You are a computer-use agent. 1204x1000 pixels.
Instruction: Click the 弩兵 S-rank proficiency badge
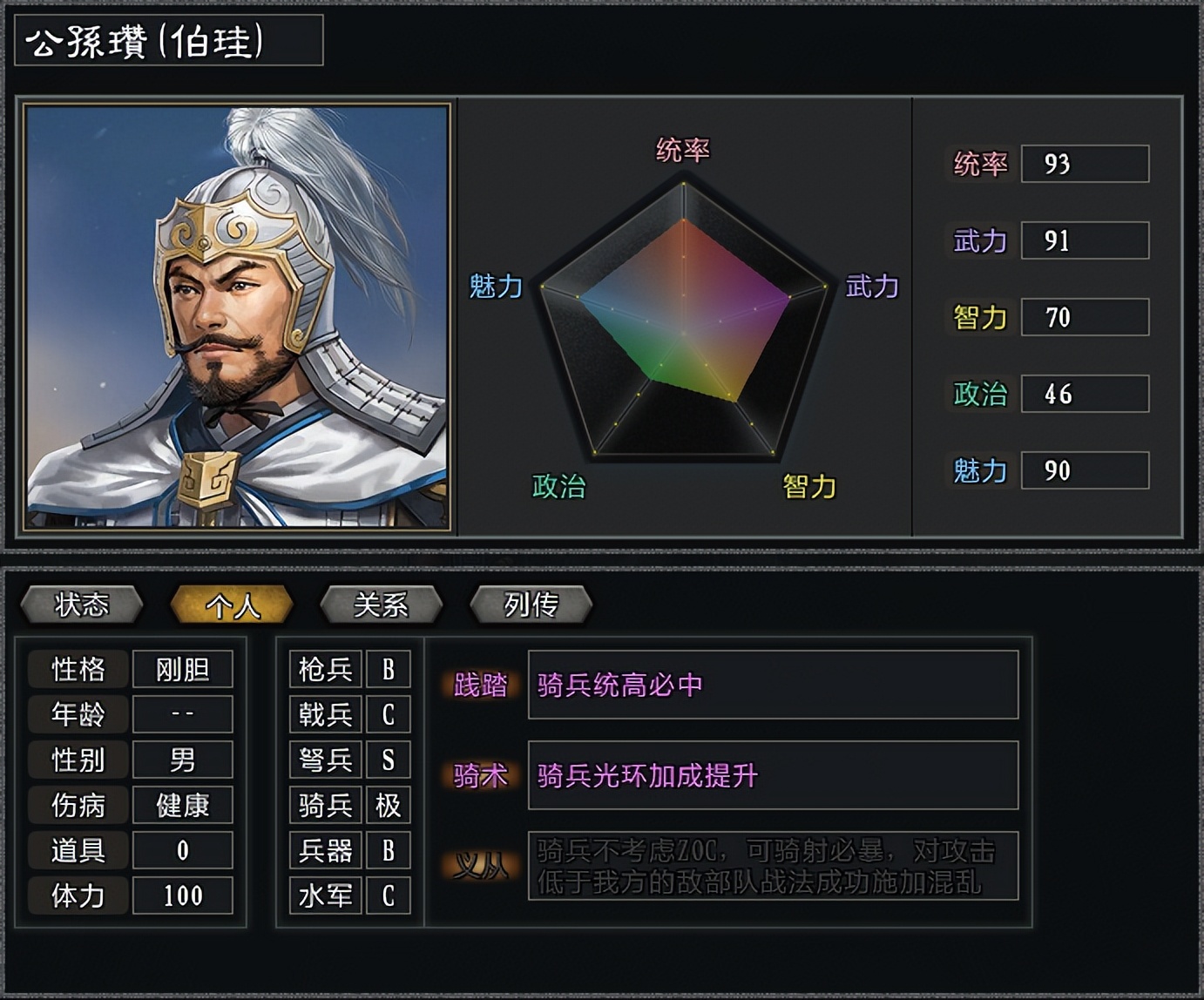tap(389, 760)
